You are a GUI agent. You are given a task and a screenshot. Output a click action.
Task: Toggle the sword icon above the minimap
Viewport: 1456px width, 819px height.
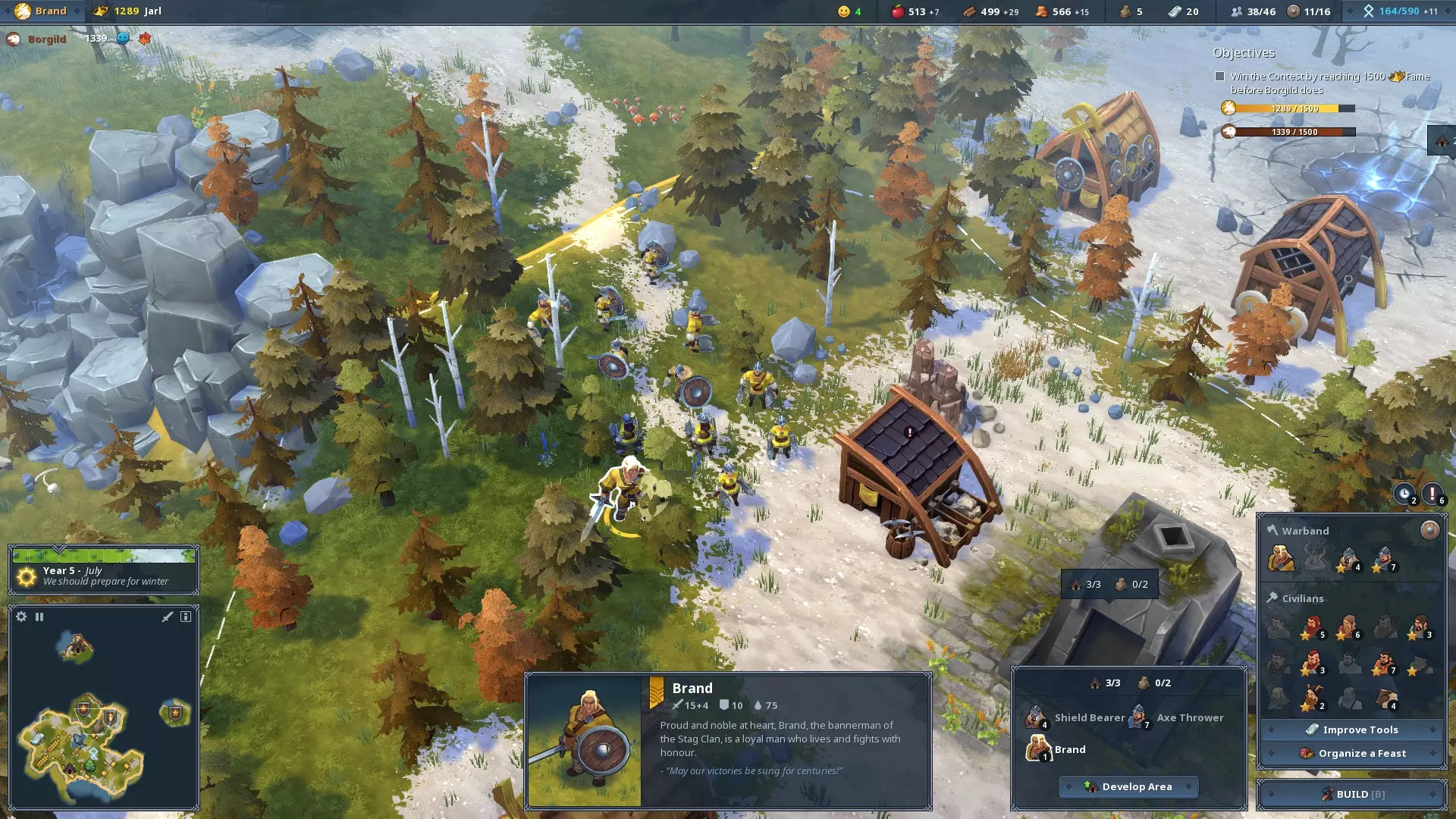pyautogui.click(x=168, y=617)
